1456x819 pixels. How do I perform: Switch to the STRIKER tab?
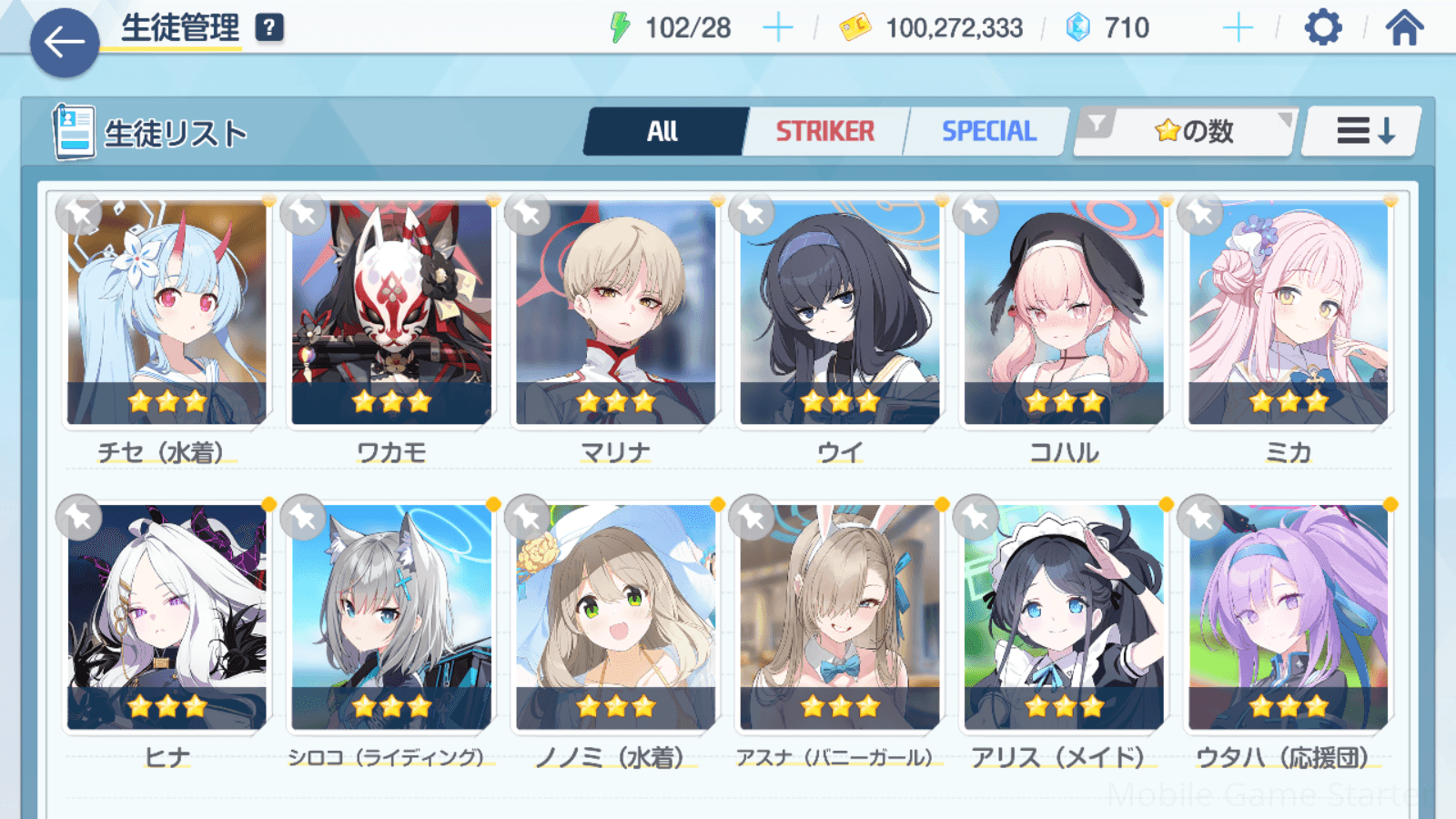tap(824, 132)
